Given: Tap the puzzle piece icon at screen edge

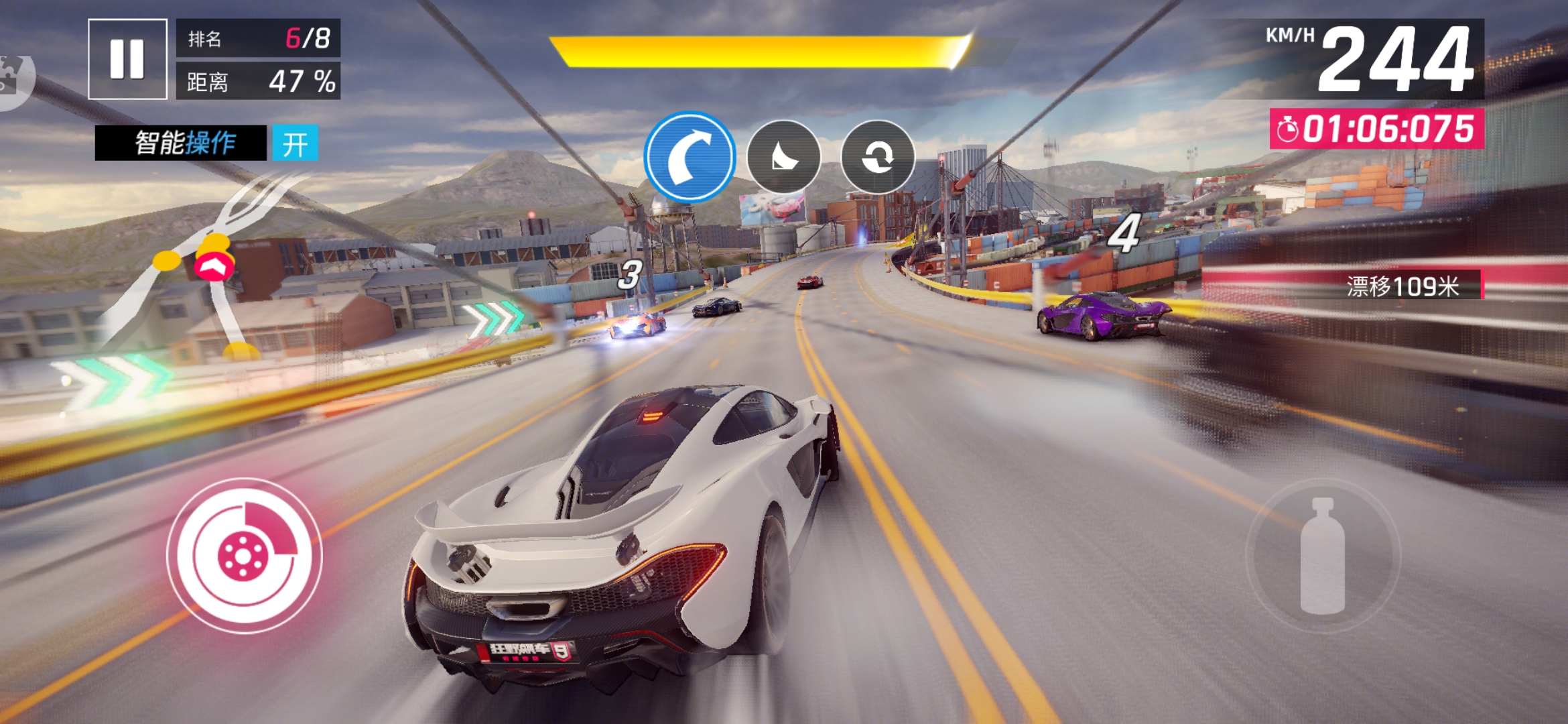Looking at the screenshot, I should (x=13, y=77).
